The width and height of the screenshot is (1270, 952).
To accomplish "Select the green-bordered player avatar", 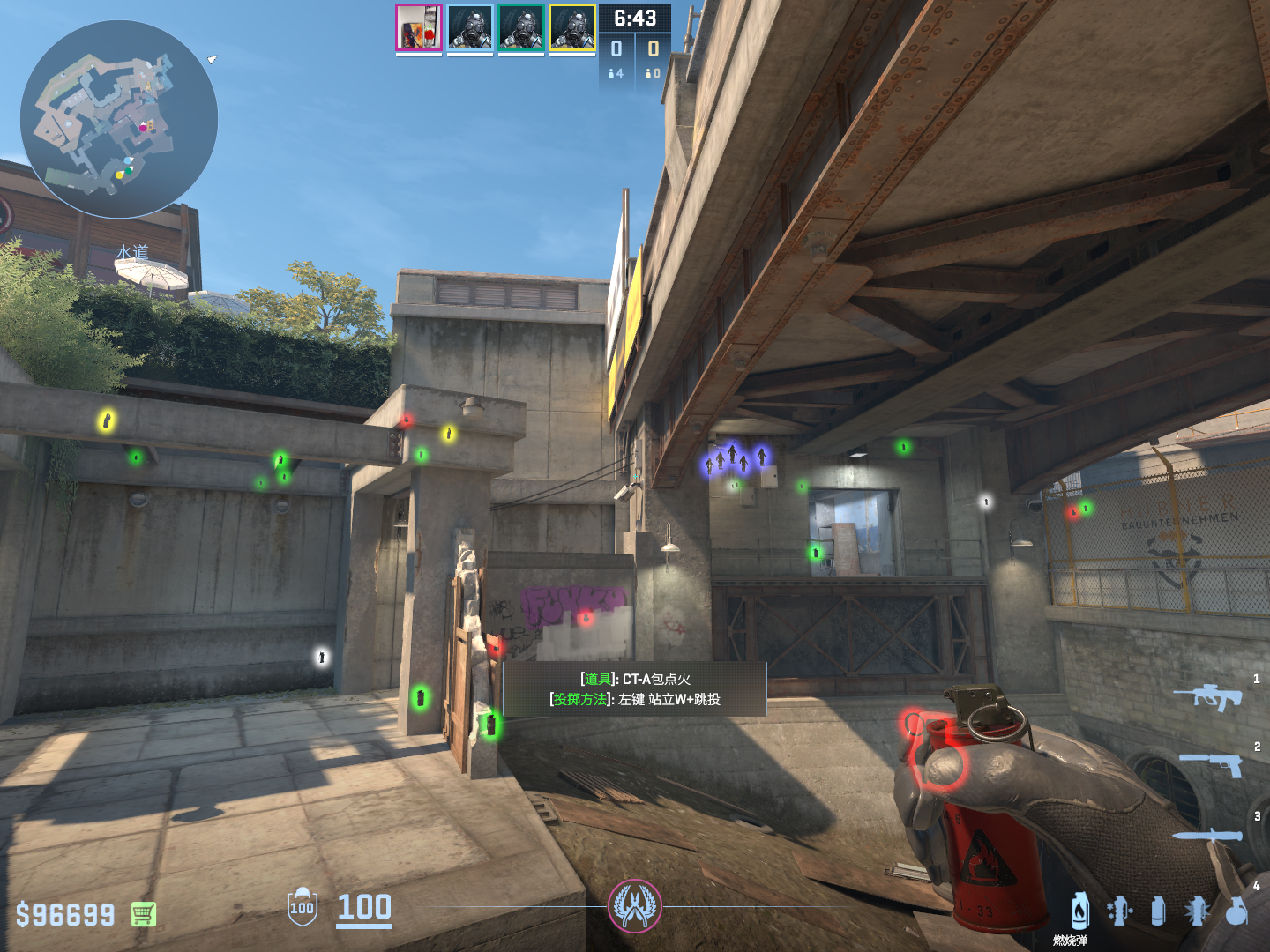I will tap(521, 27).
